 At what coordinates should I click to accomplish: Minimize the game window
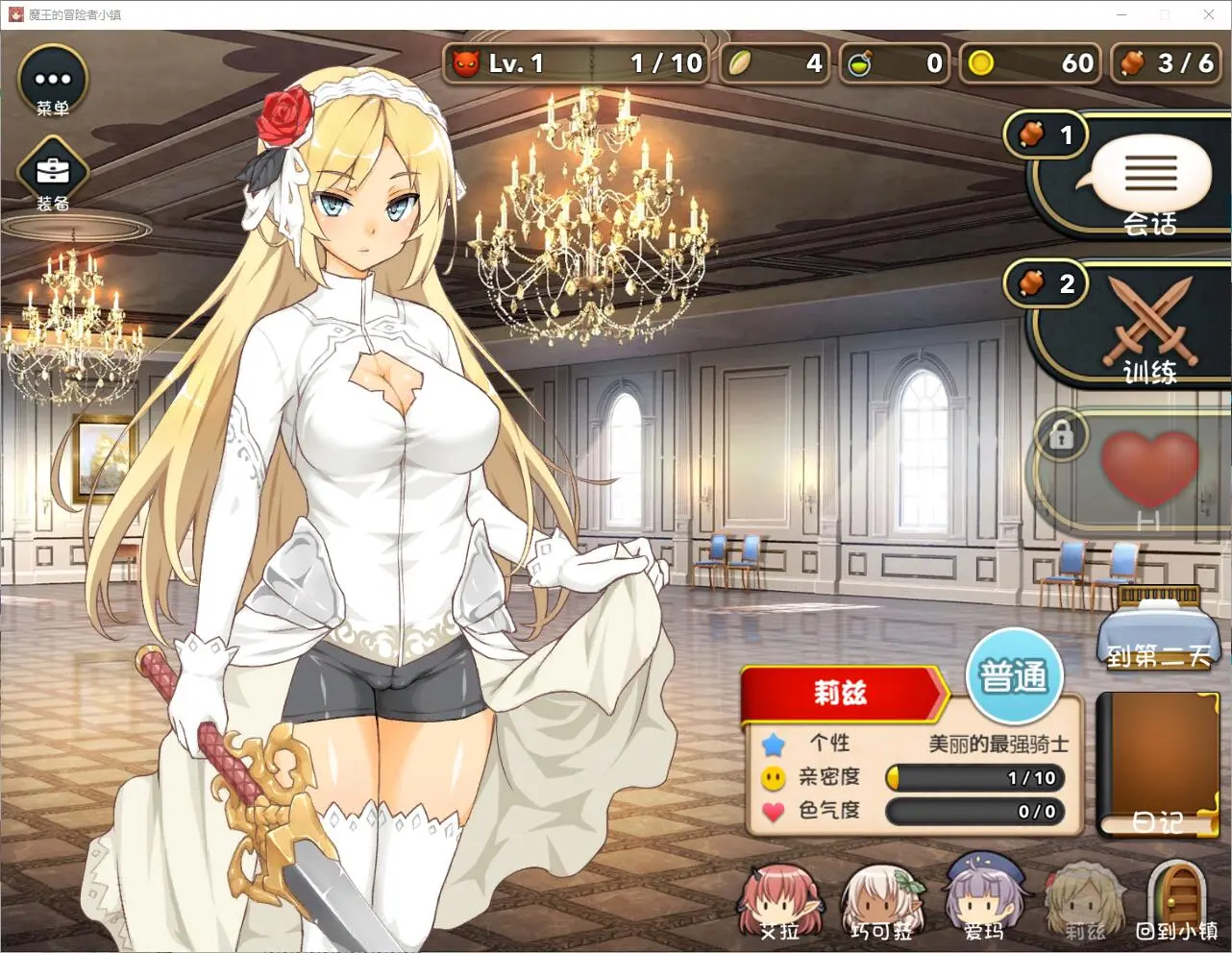click(1121, 14)
